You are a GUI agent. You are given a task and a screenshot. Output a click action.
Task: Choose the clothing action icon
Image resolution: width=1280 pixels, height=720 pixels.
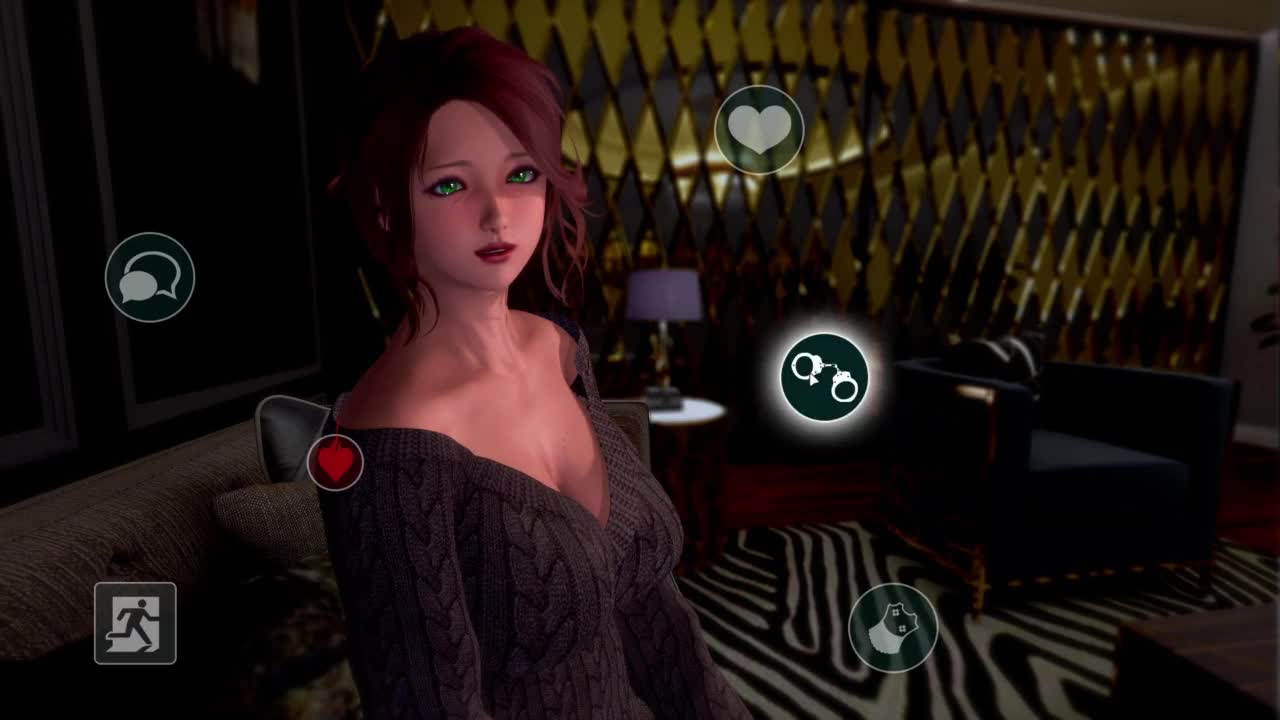[893, 628]
